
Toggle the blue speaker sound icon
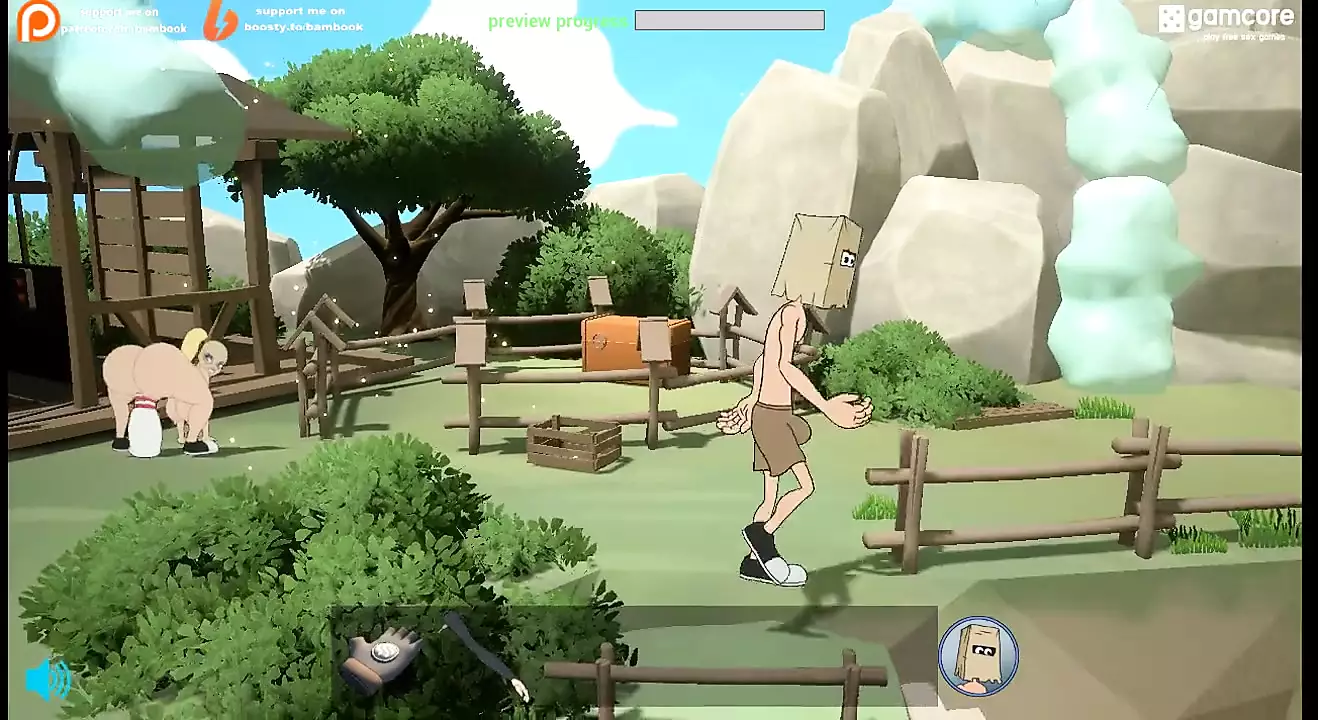[47, 680]
